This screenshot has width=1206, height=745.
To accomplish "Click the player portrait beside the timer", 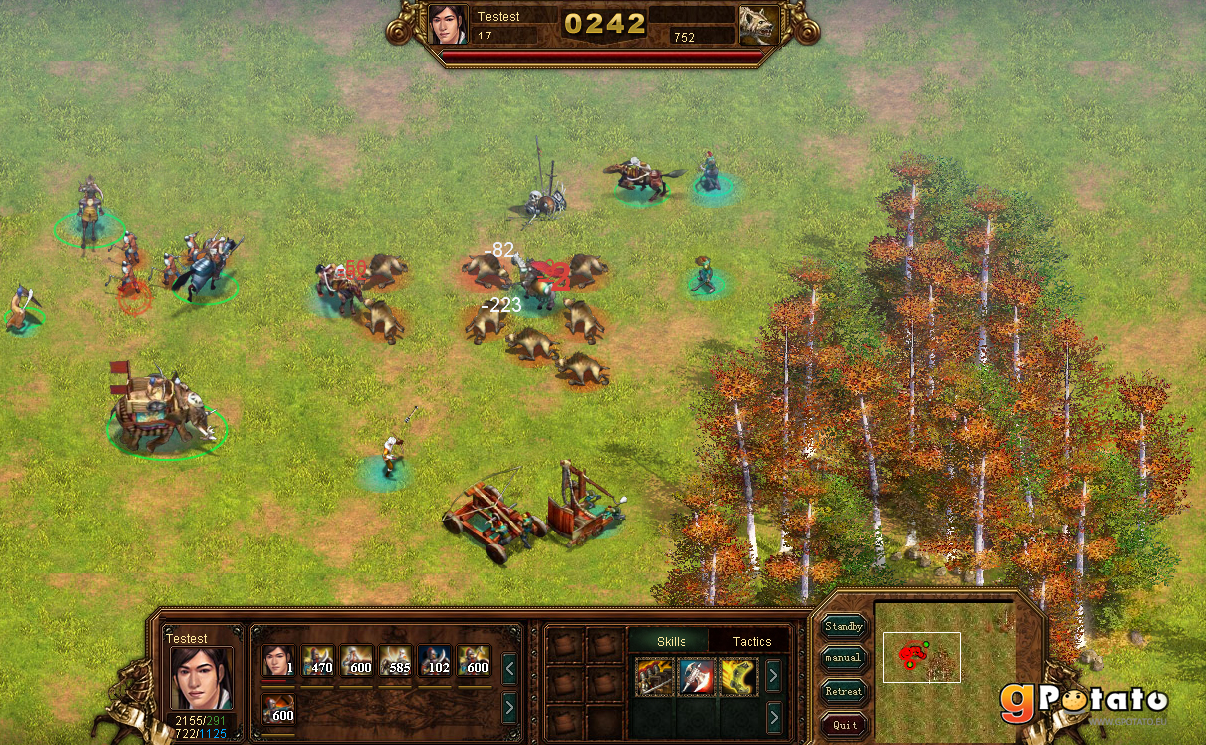I will click(x=448, y=25).
